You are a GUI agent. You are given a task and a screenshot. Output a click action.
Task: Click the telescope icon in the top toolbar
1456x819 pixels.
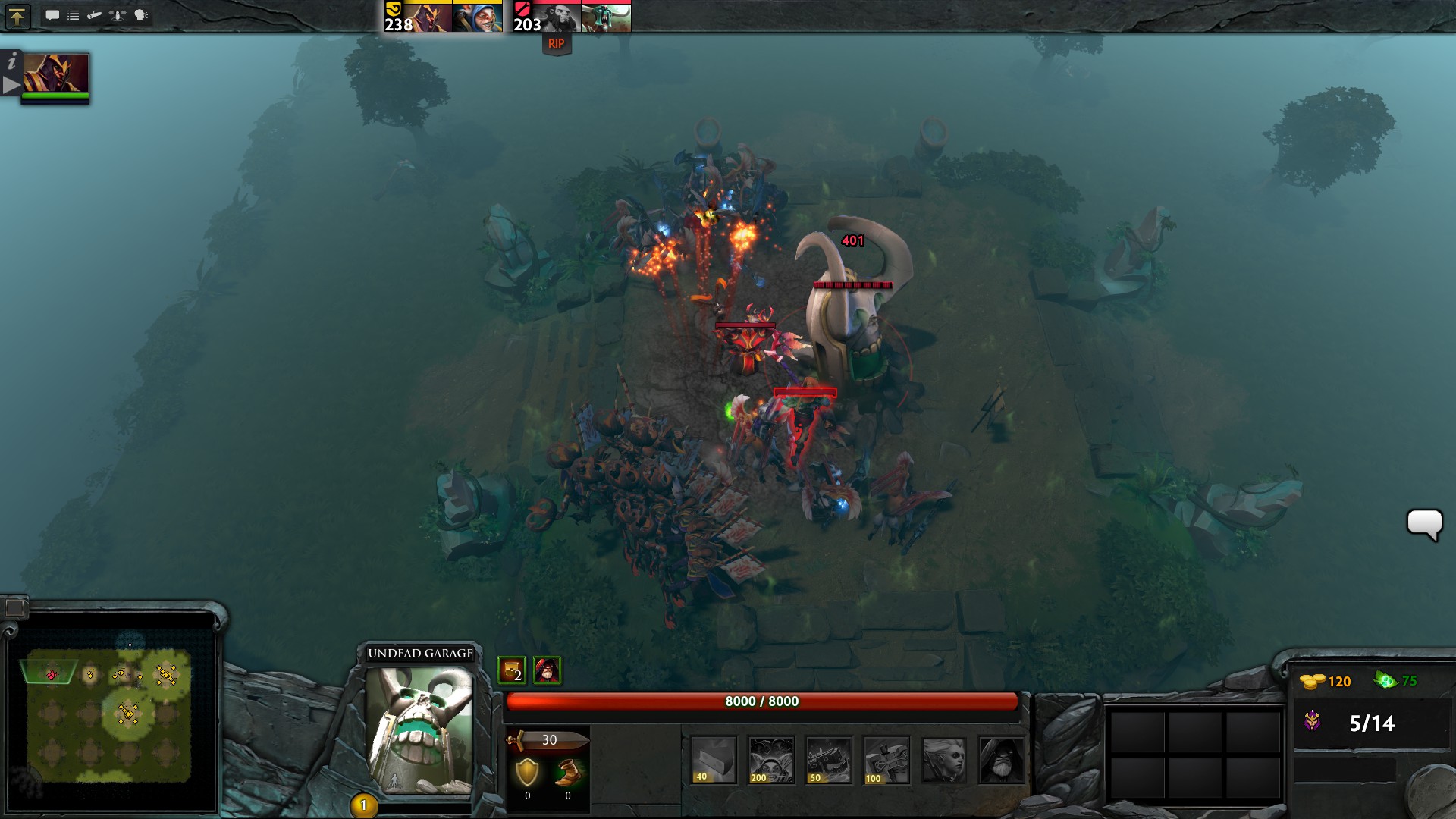tap(95, 15)
